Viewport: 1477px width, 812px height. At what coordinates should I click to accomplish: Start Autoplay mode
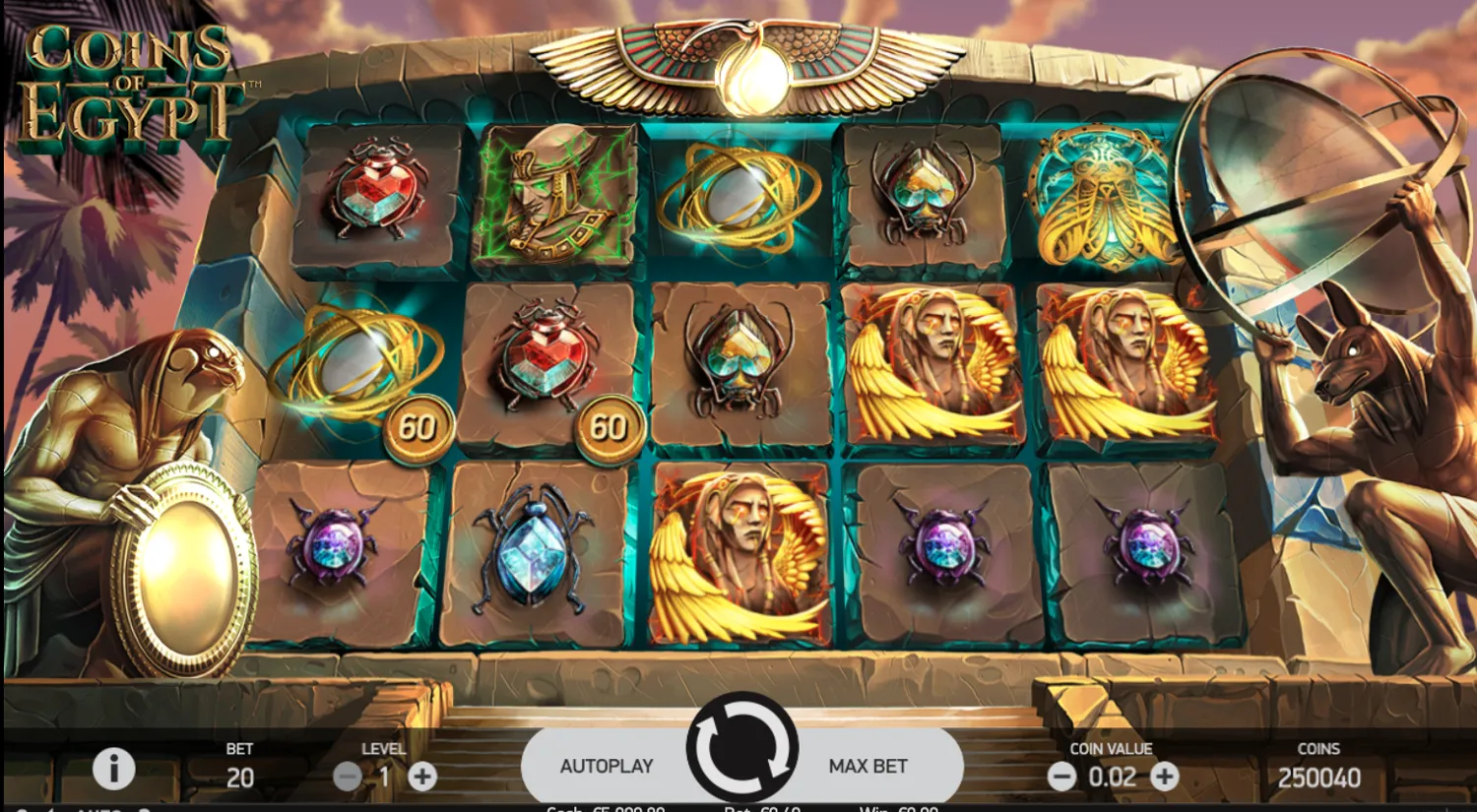pyautogui.click(x=608, y=764)
